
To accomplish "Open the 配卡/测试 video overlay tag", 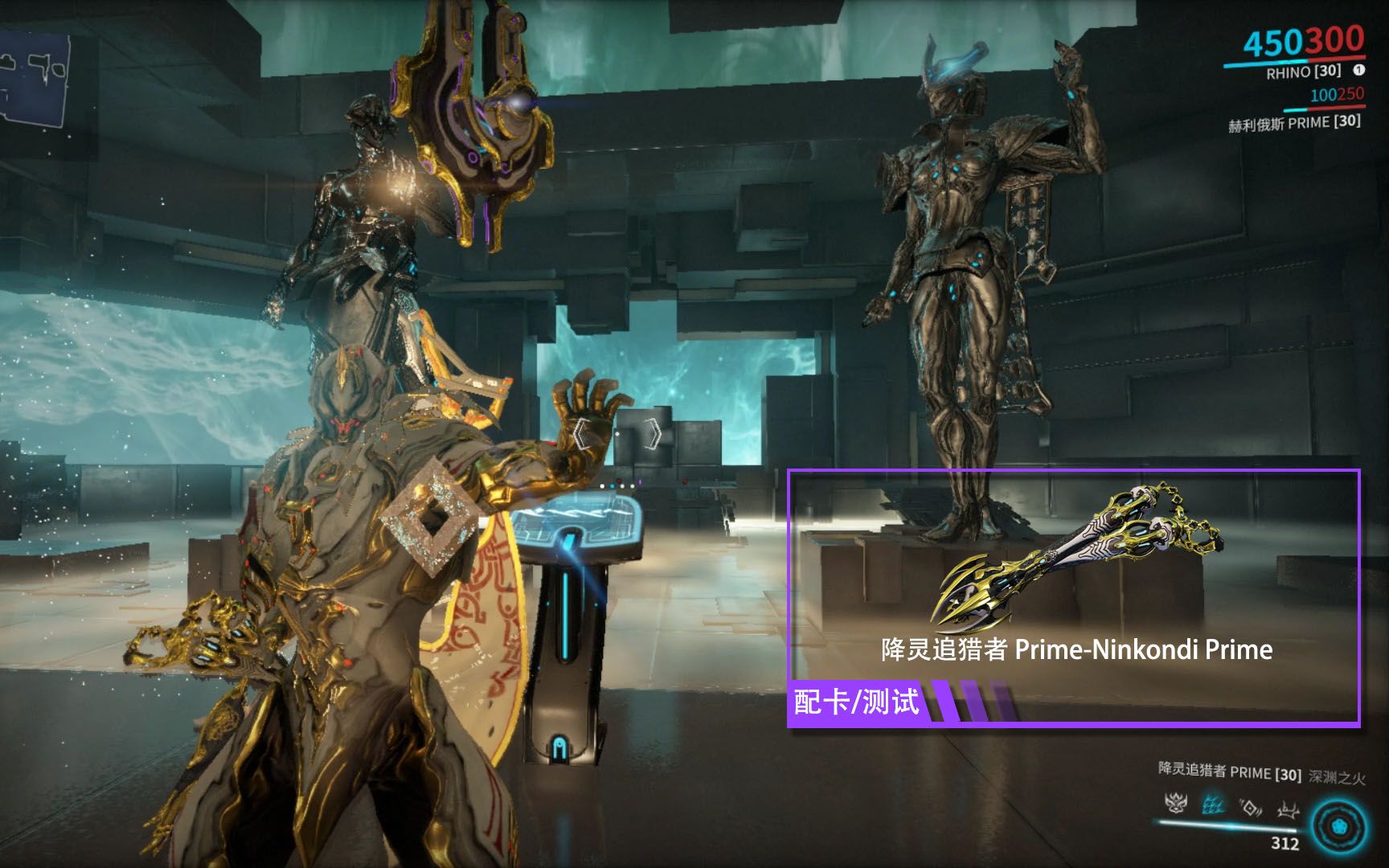I will (x=857, y=702).
